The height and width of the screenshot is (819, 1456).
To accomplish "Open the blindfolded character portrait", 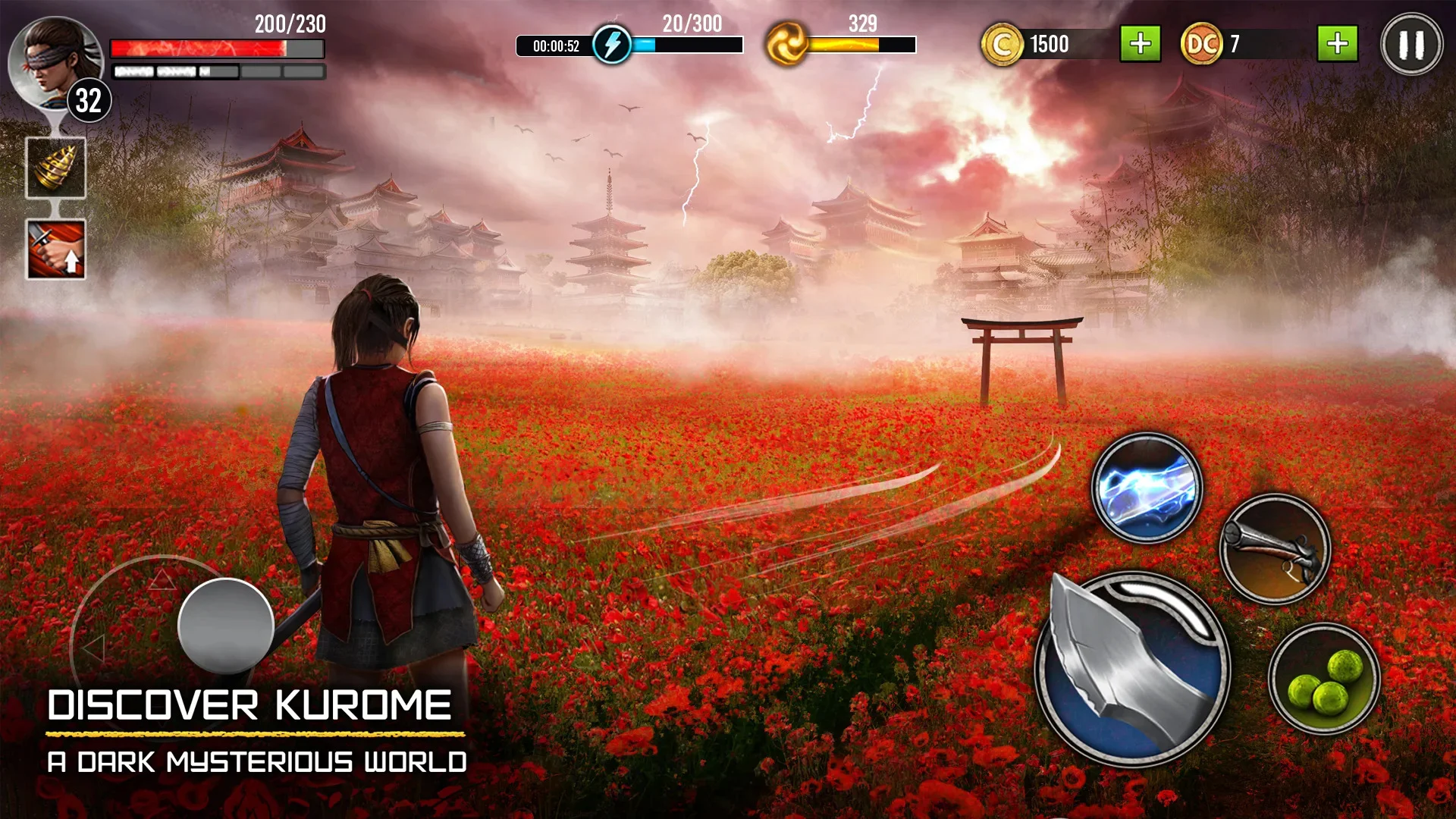I will tap(53, 62).
